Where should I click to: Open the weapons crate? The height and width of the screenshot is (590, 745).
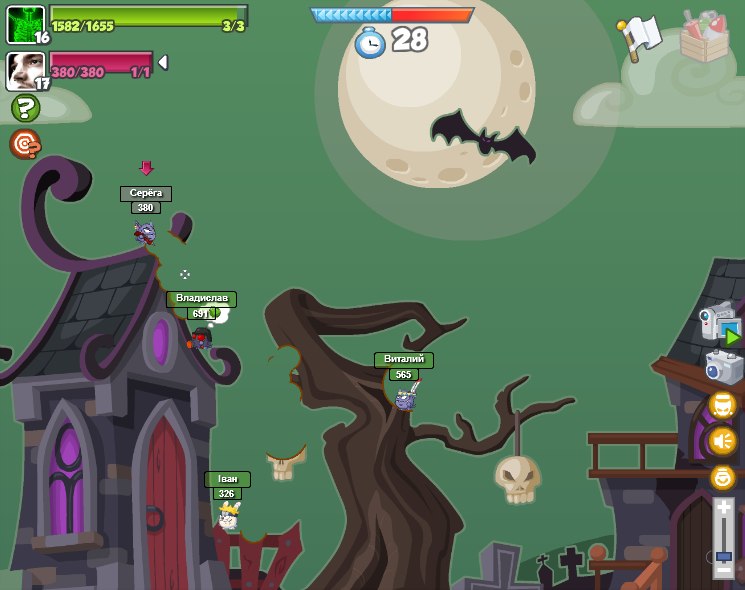[704, 38]
